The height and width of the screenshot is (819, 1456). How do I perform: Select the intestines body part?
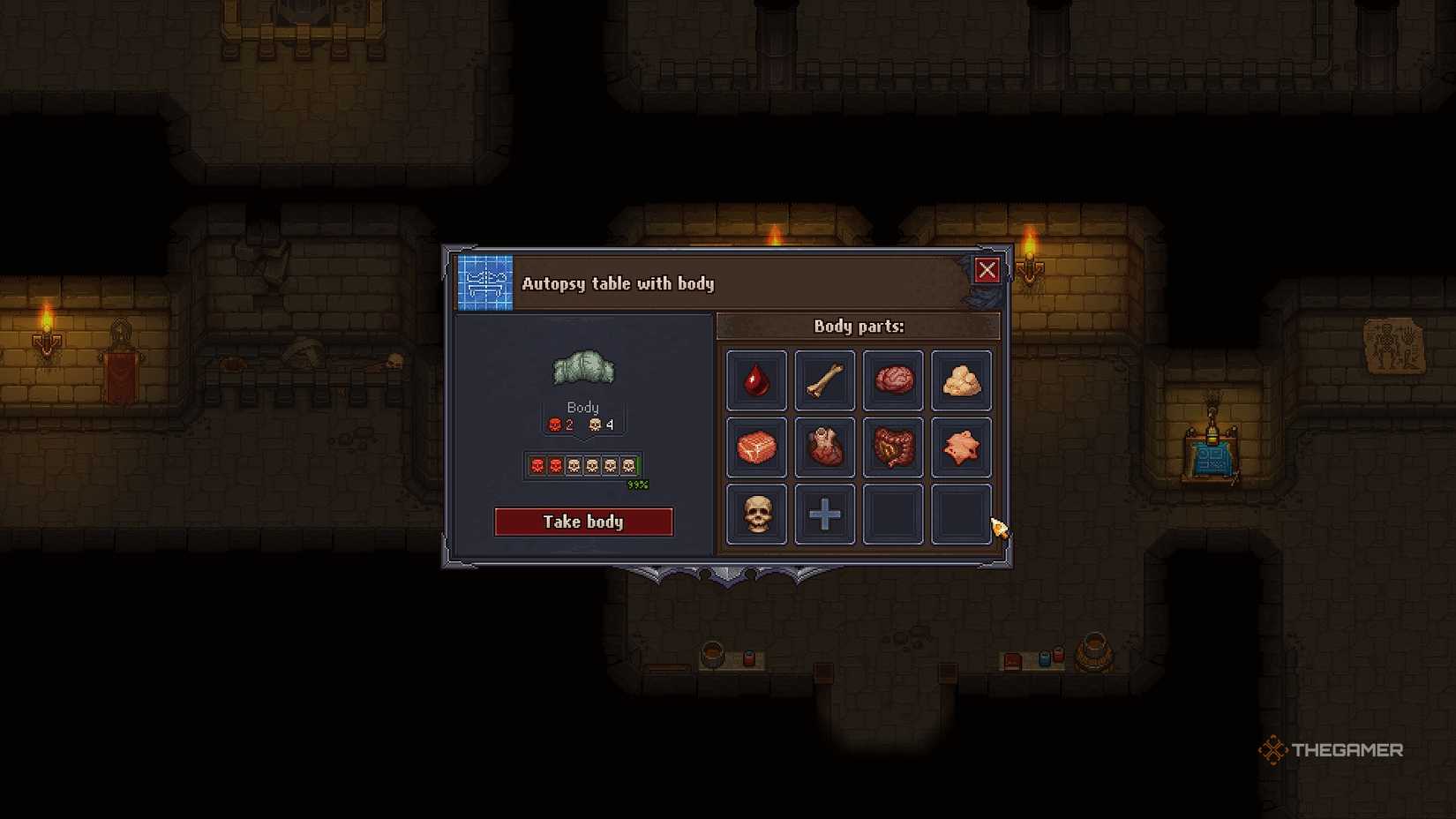tap(893, 447)
